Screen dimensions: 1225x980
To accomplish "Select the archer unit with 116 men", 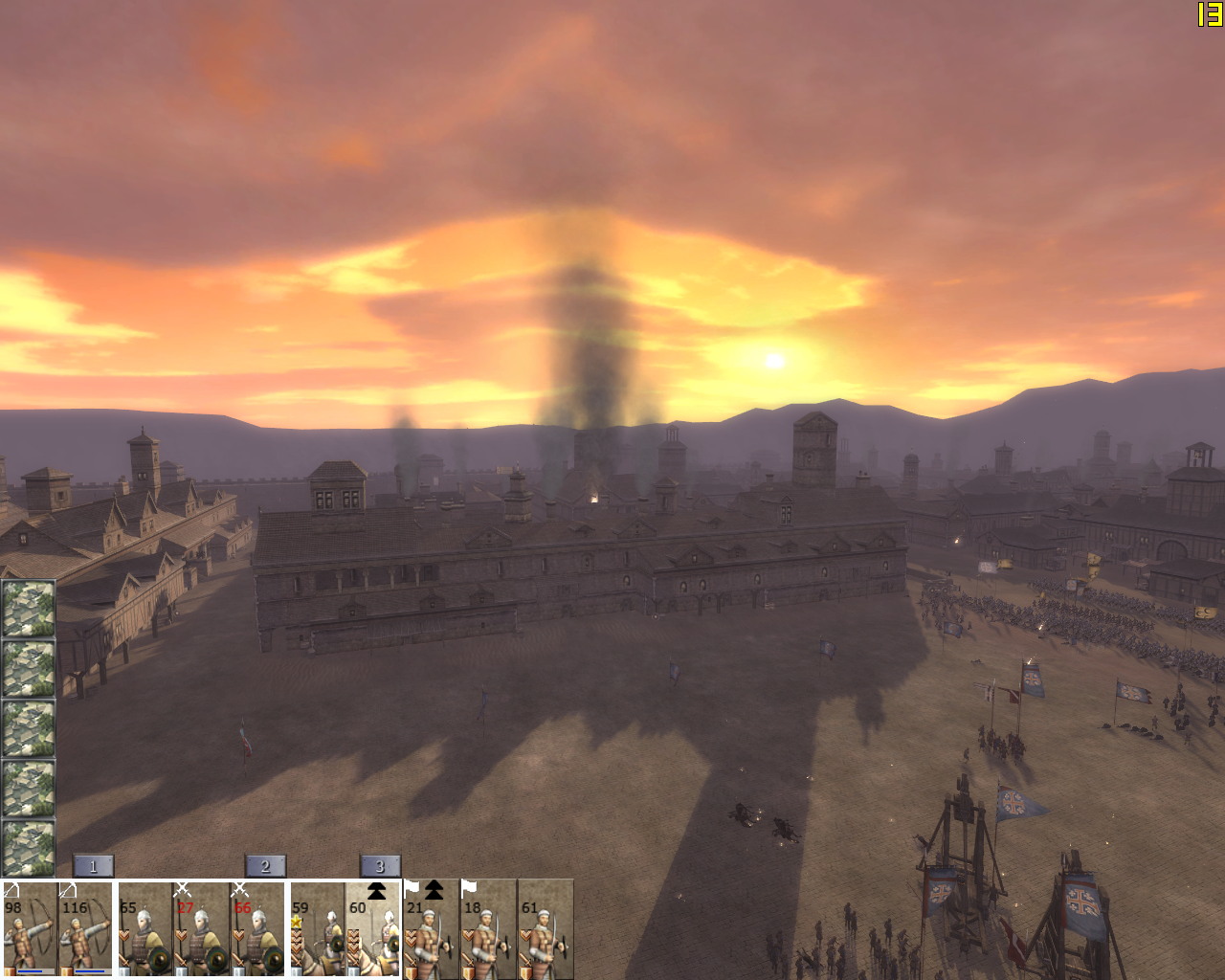I will tap(85, 930).
